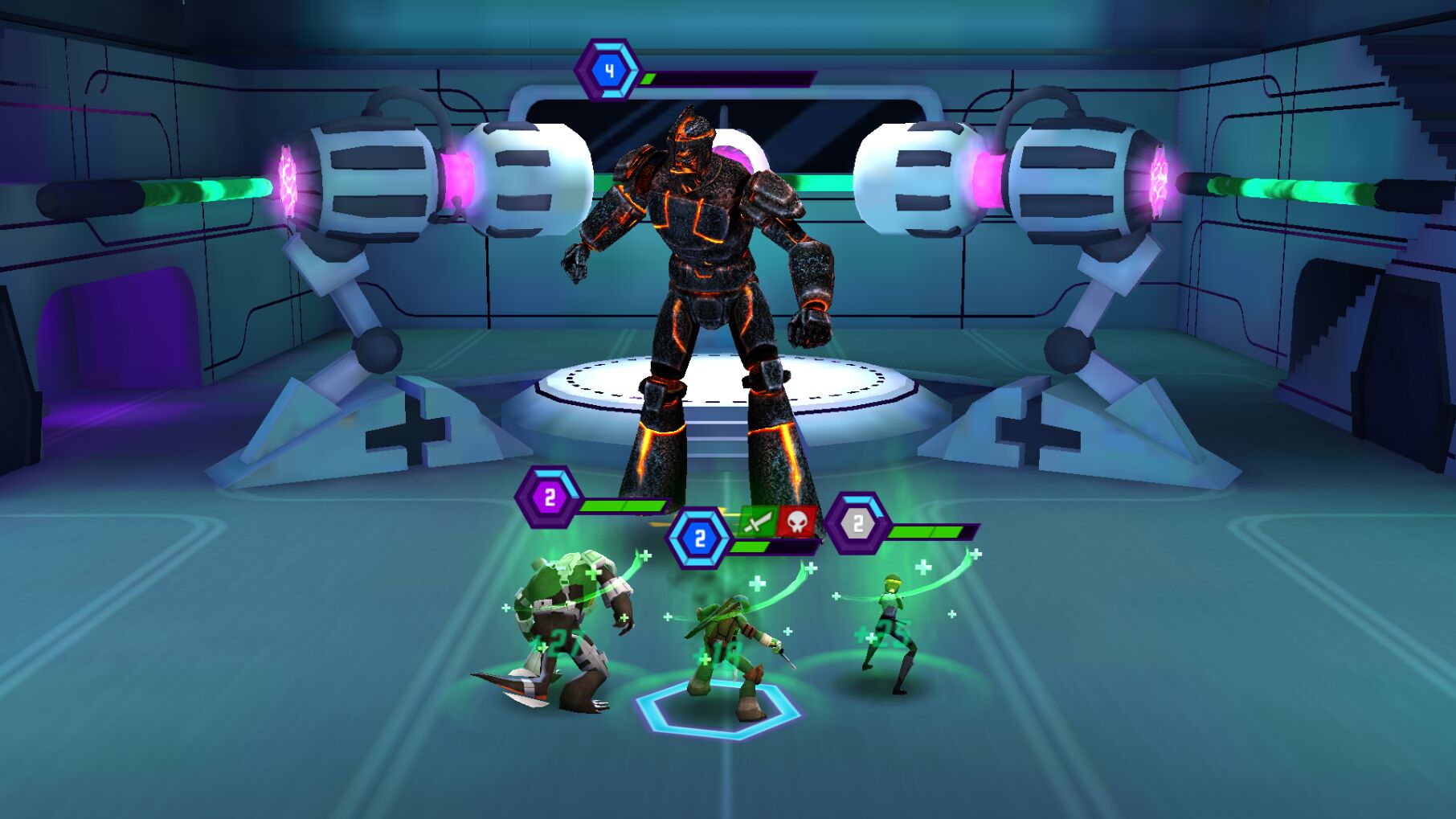
Task: Select the blue level 2 hexagon badge
Action: point(700,538)
